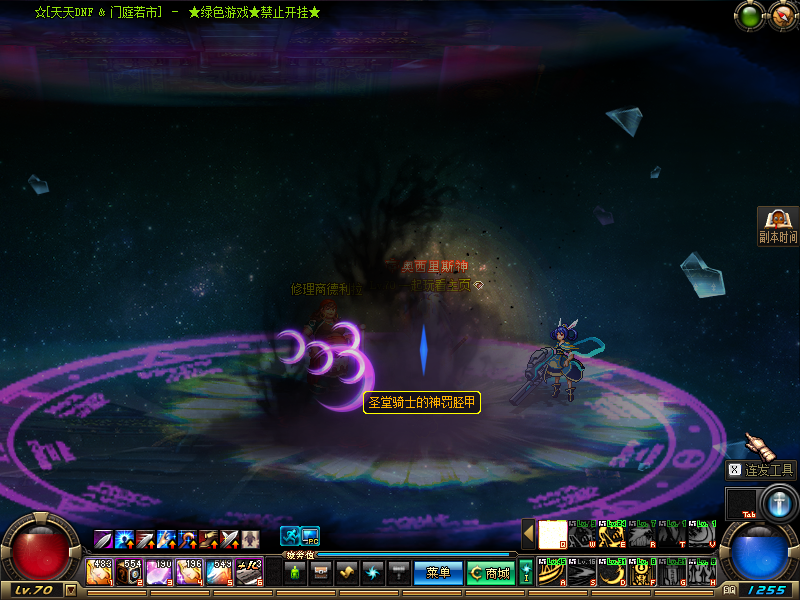Open the 连发工具 rapid-fire tool
The height and width of the screenshot is (600, 800).
click(761, 470)
